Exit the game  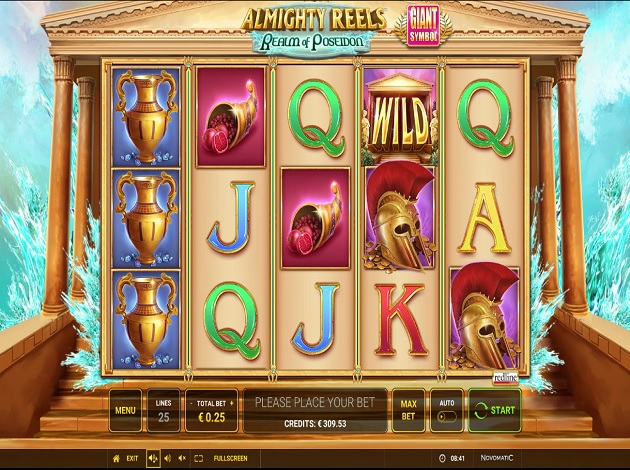[x=126, y=458]
